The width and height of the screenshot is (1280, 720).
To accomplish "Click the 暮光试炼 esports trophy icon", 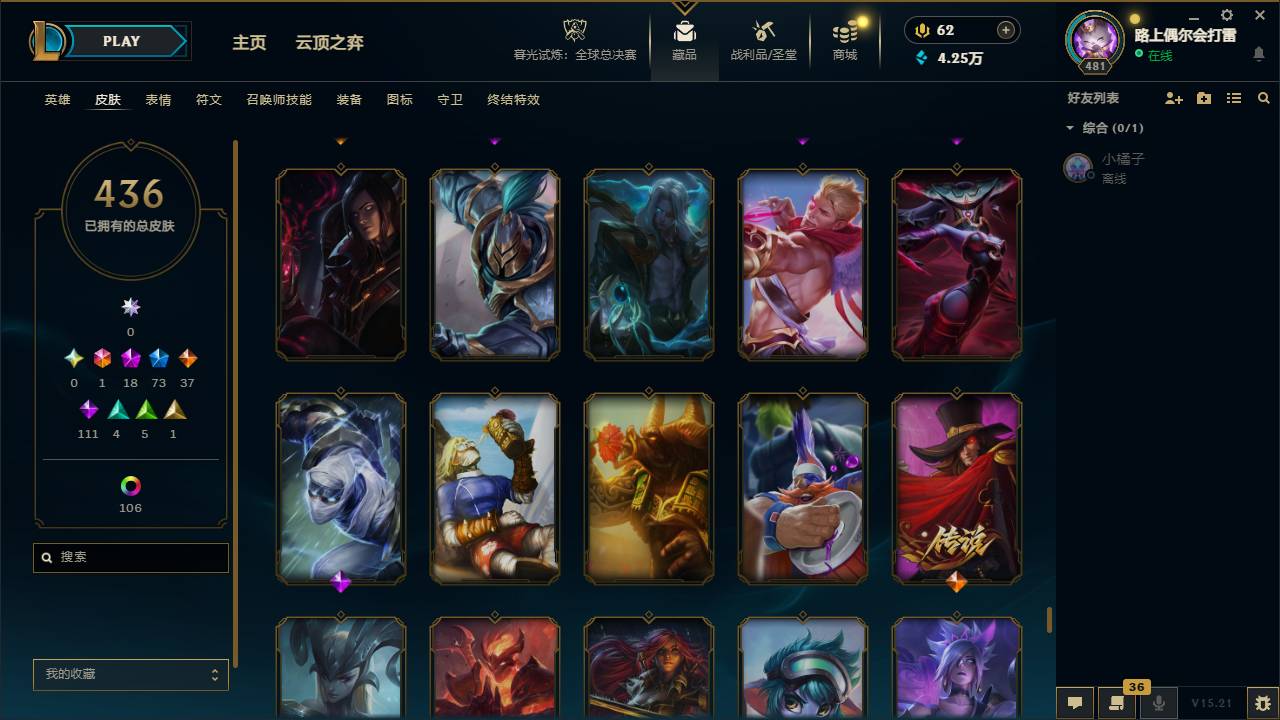I will point(573,30).
